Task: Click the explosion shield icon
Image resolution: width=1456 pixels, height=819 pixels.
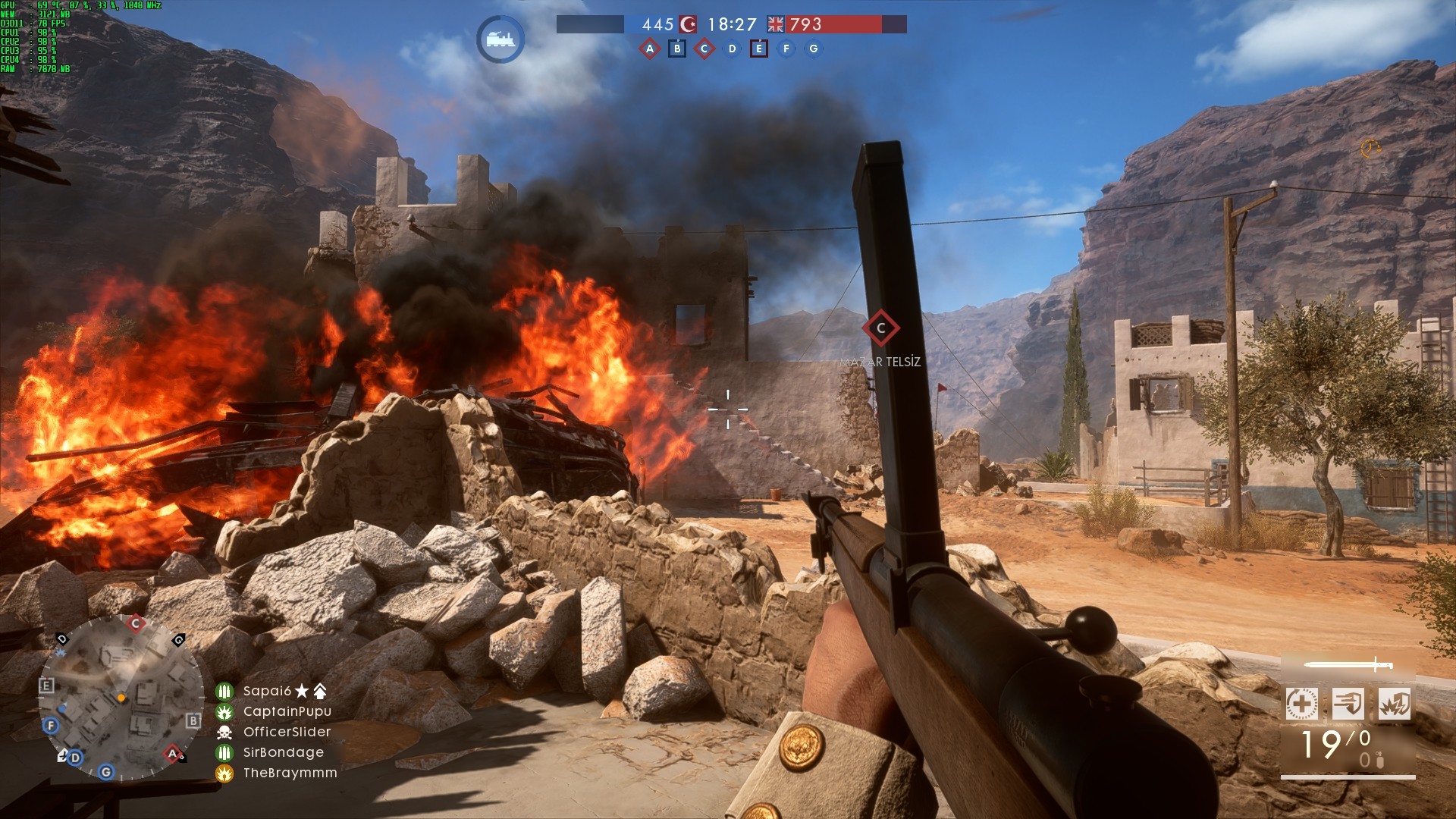Action: point(1394,704)
